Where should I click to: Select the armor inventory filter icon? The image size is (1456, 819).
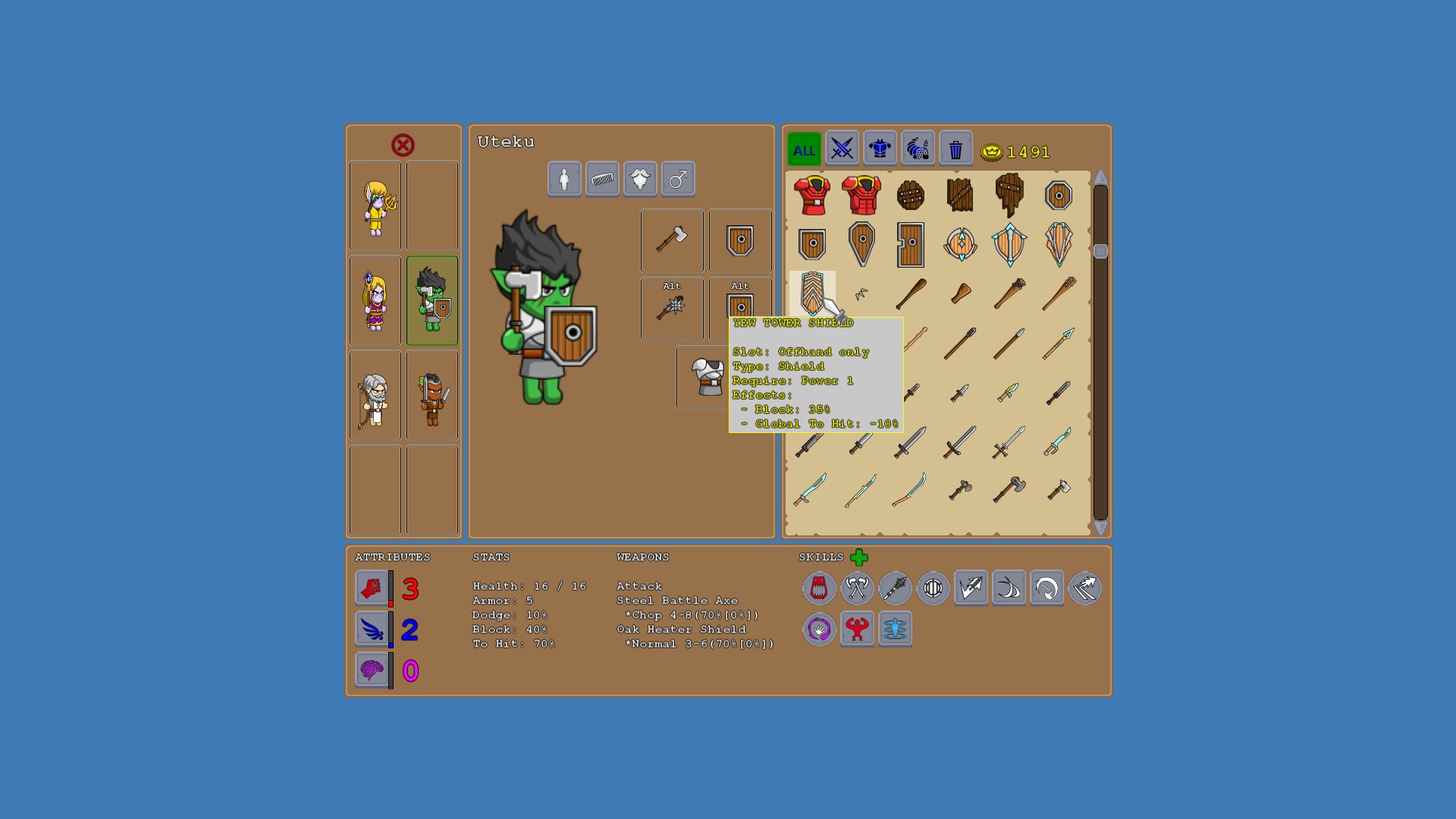880,148
